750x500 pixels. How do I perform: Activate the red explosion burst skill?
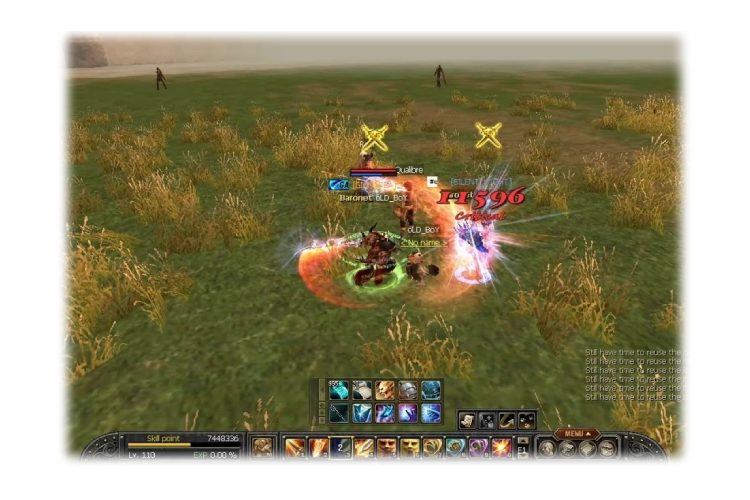pos(501,448)
